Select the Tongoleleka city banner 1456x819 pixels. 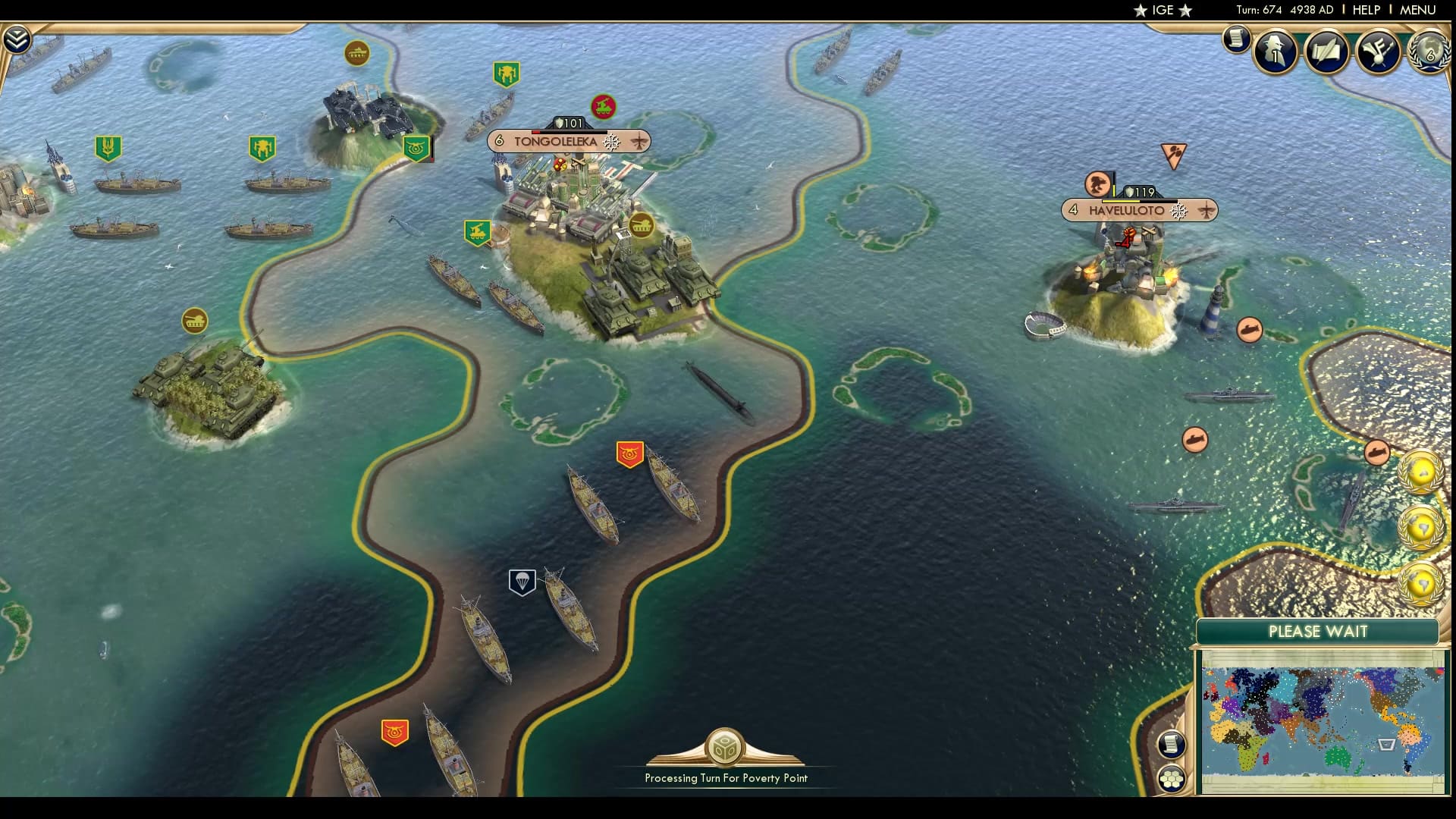[567, 141]
